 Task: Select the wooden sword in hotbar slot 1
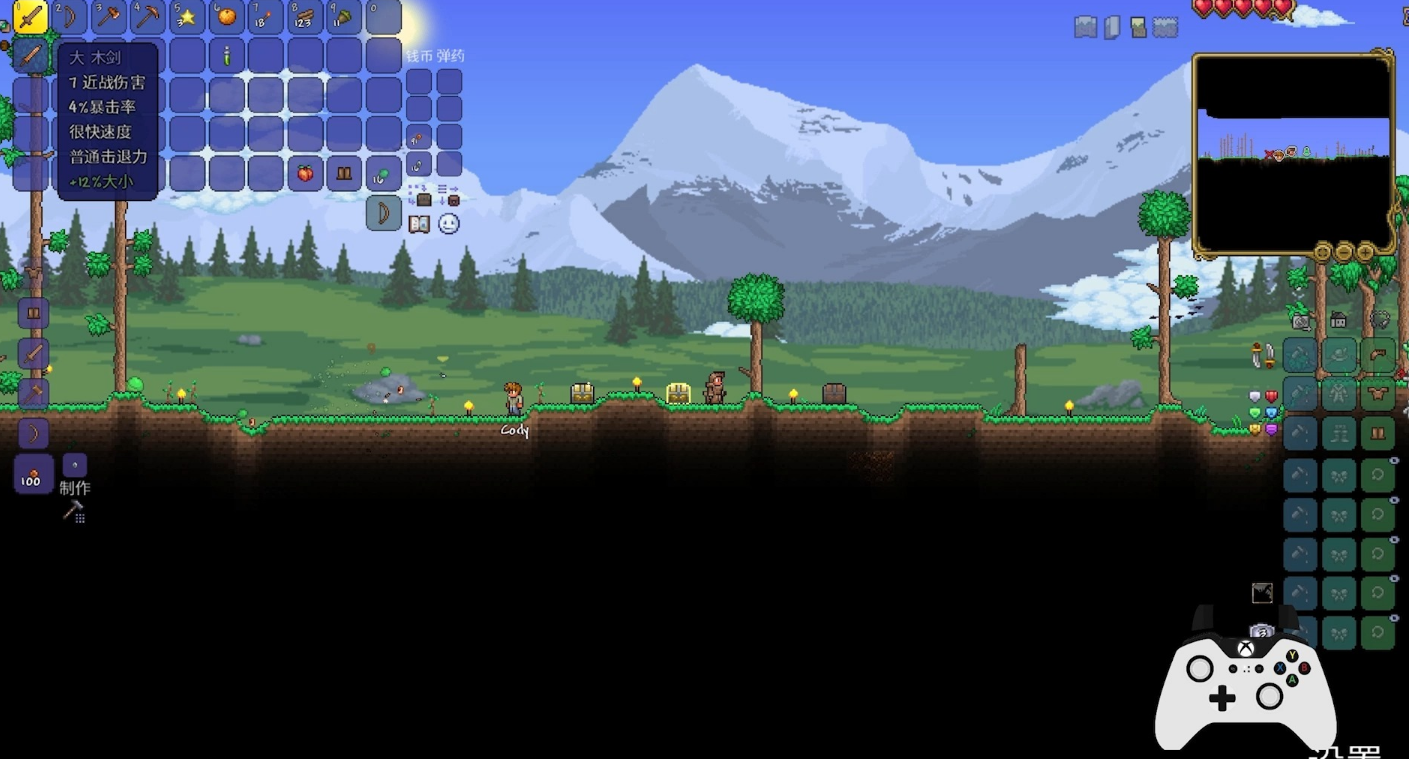(31, 16)
